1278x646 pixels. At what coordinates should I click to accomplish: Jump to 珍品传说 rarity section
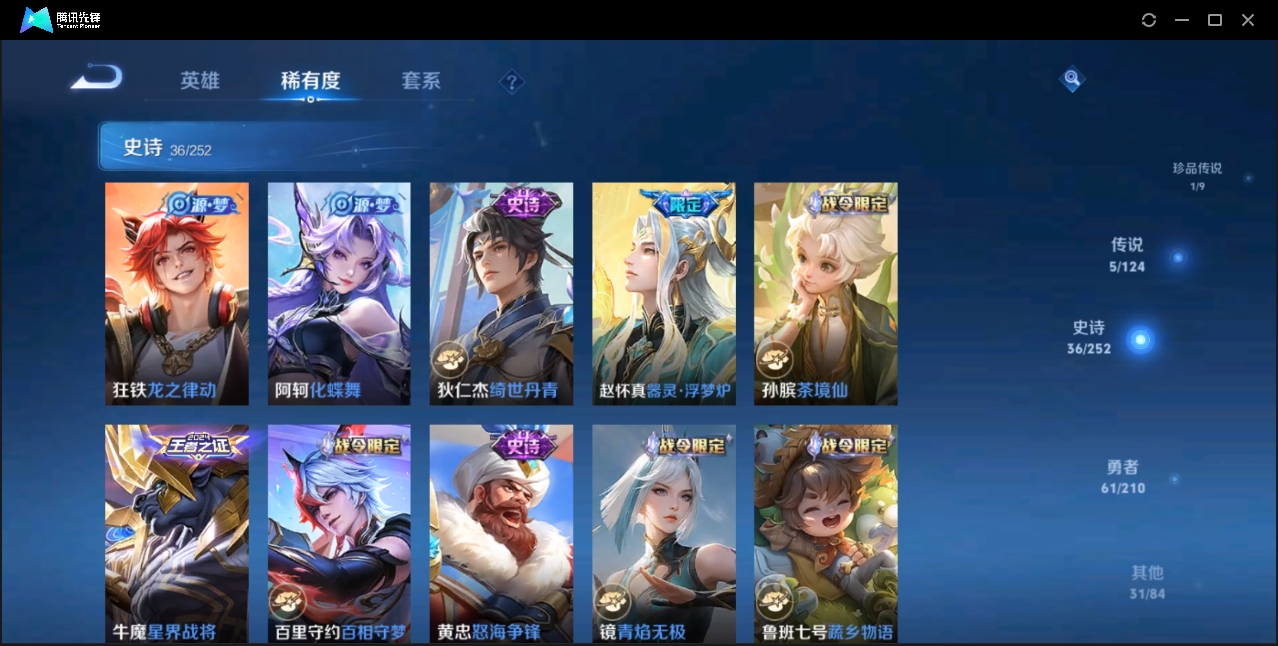click(x=1197, y=175)
